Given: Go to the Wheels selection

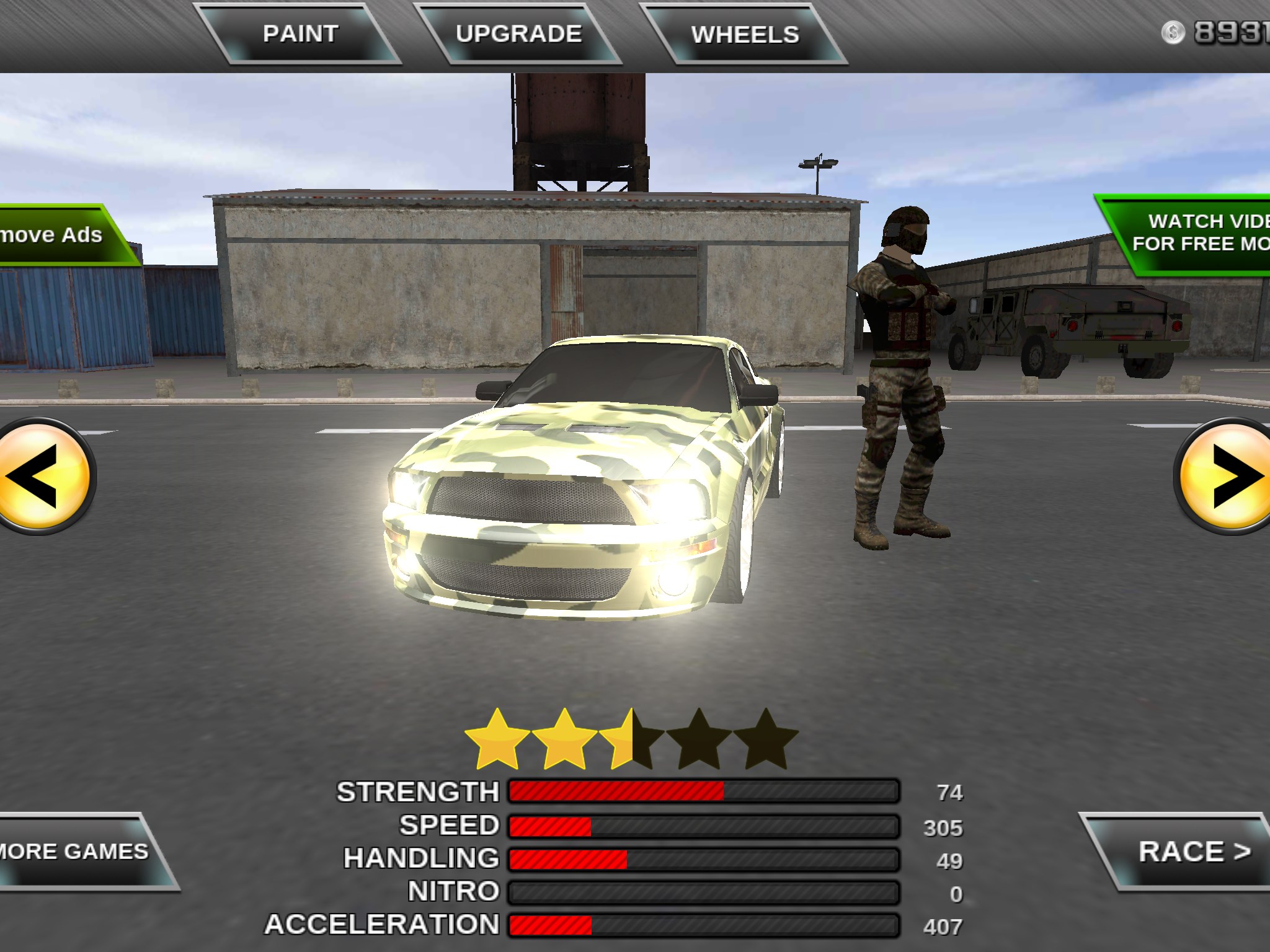Looking at the screenshot, I should coord(745,35).
